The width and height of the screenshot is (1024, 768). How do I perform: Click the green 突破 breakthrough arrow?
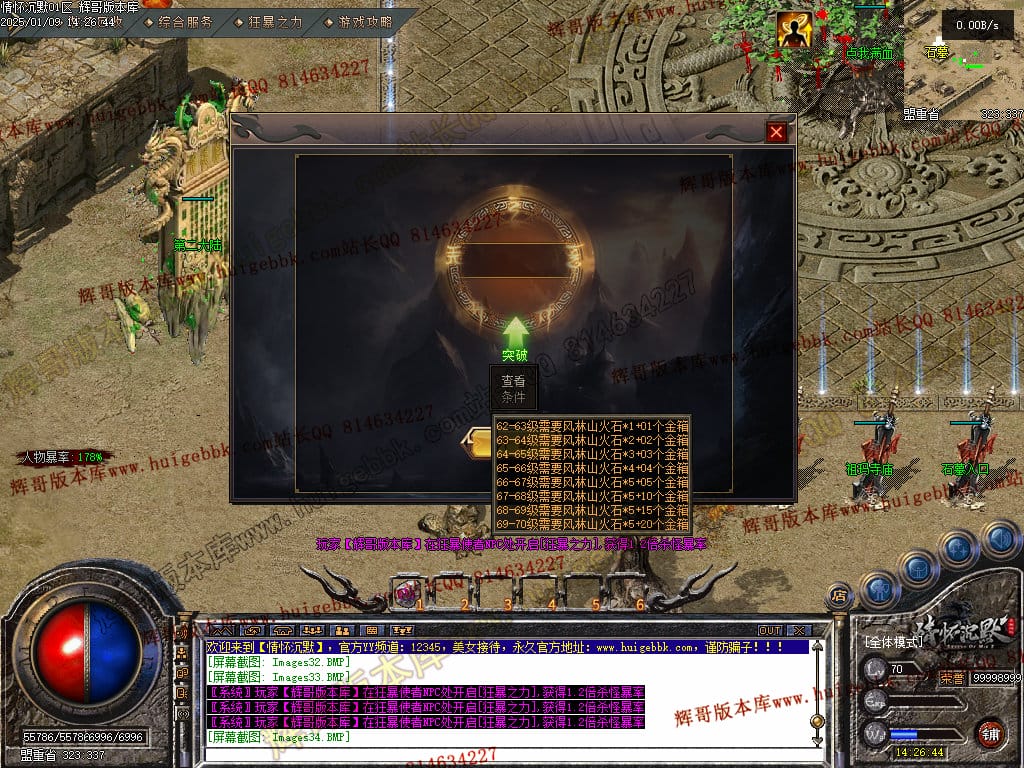click(515, 335)
